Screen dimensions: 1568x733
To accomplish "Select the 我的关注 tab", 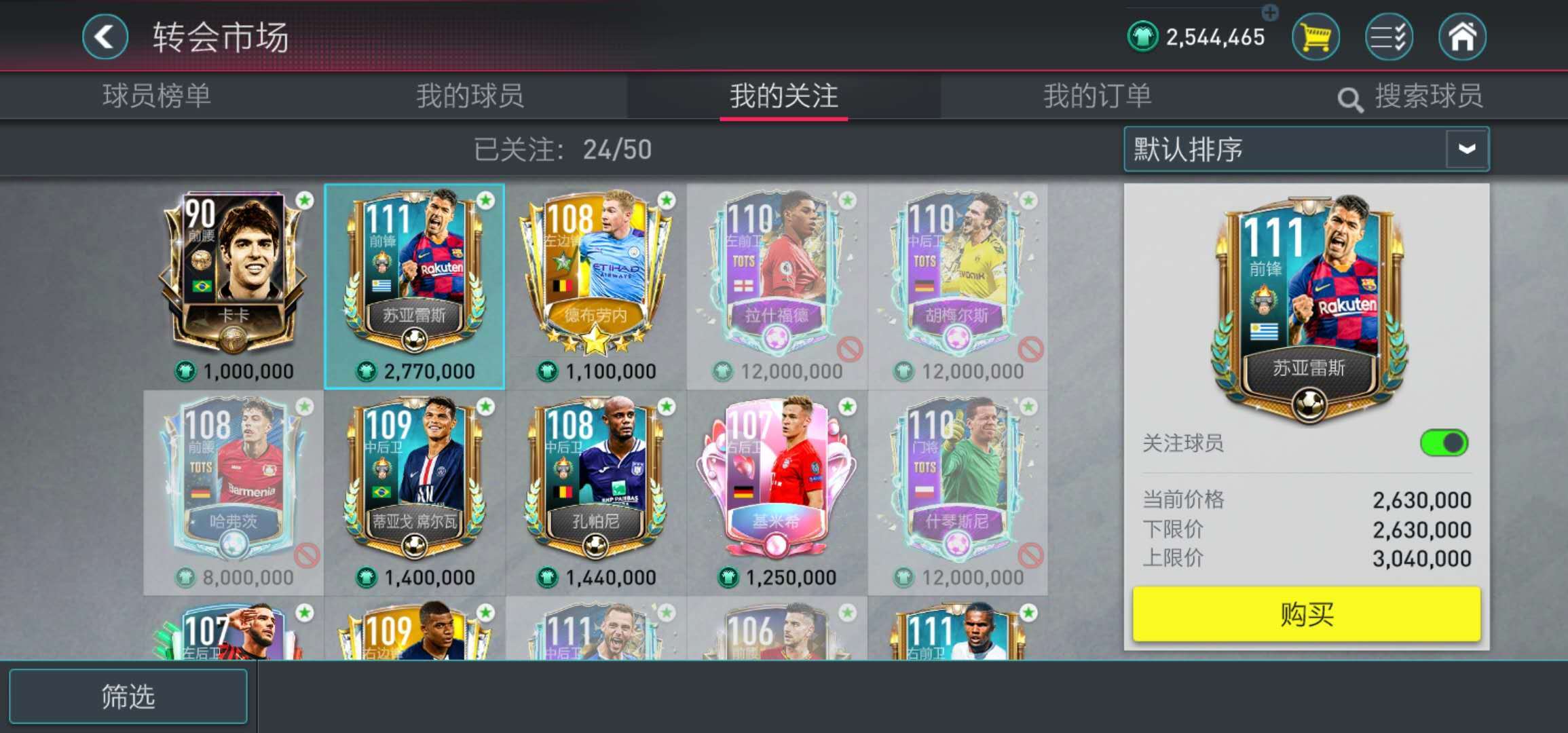I will [784, 96].
